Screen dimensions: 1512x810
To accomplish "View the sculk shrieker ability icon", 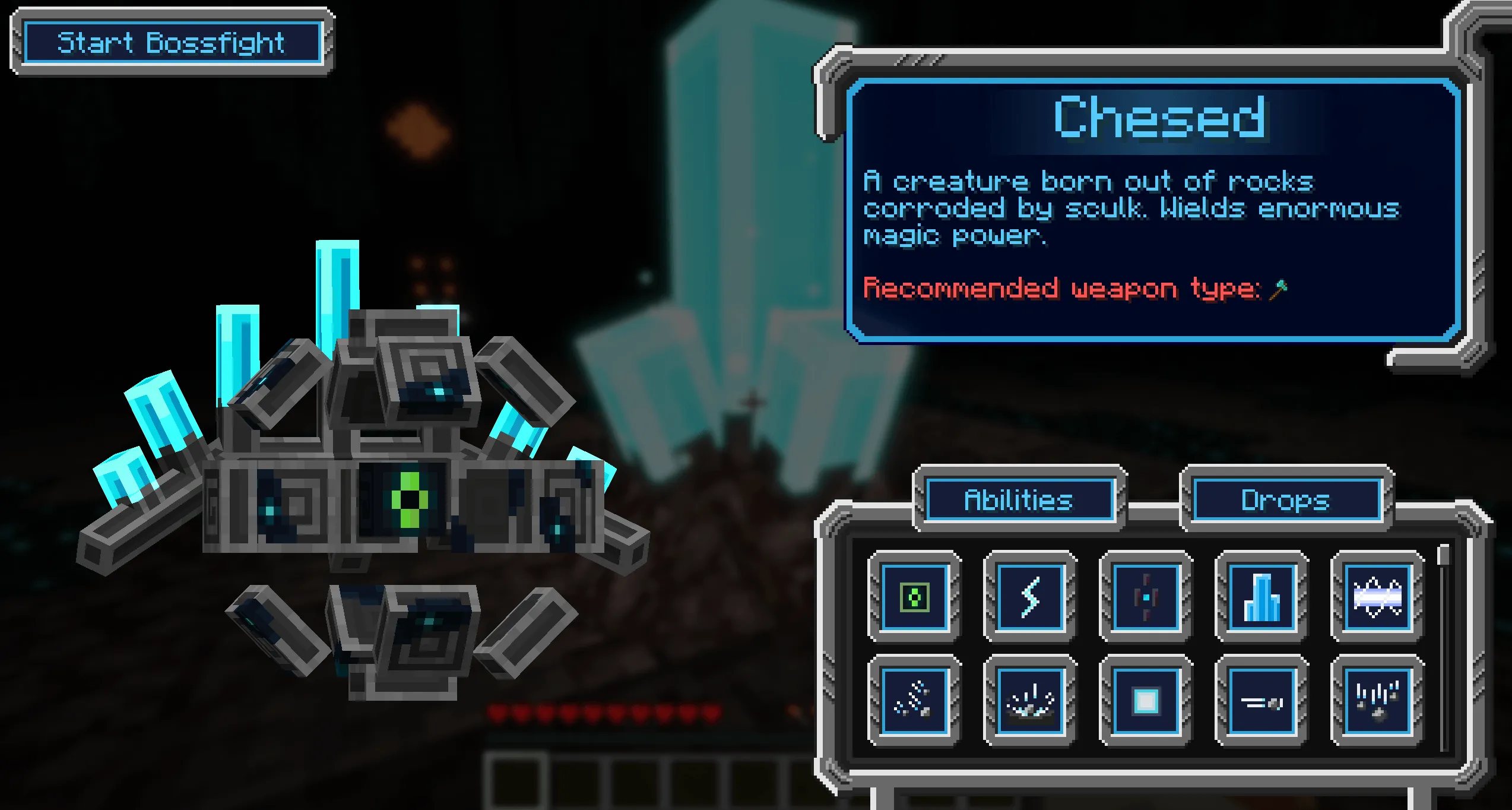I will pos(1146,597).
